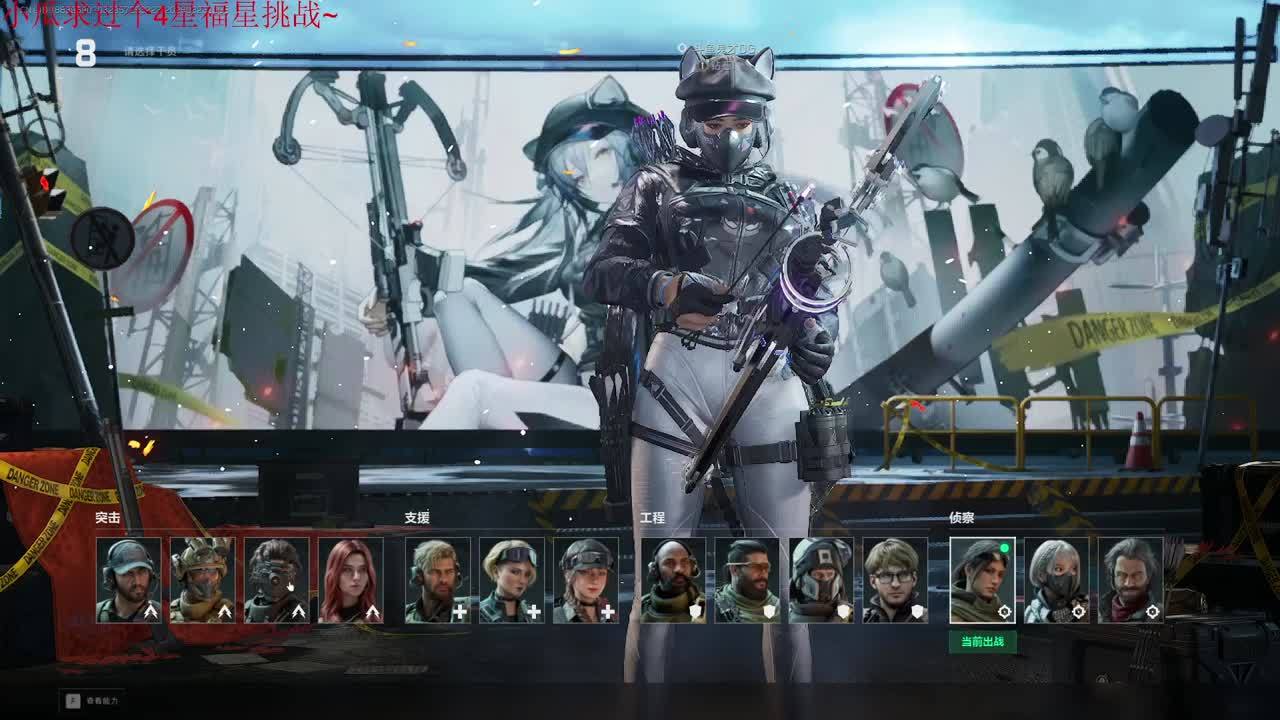The height and width of the screenshot is (720, 1280).
Task: Select the red-haired female assault operator
Action: coord(350,580)
